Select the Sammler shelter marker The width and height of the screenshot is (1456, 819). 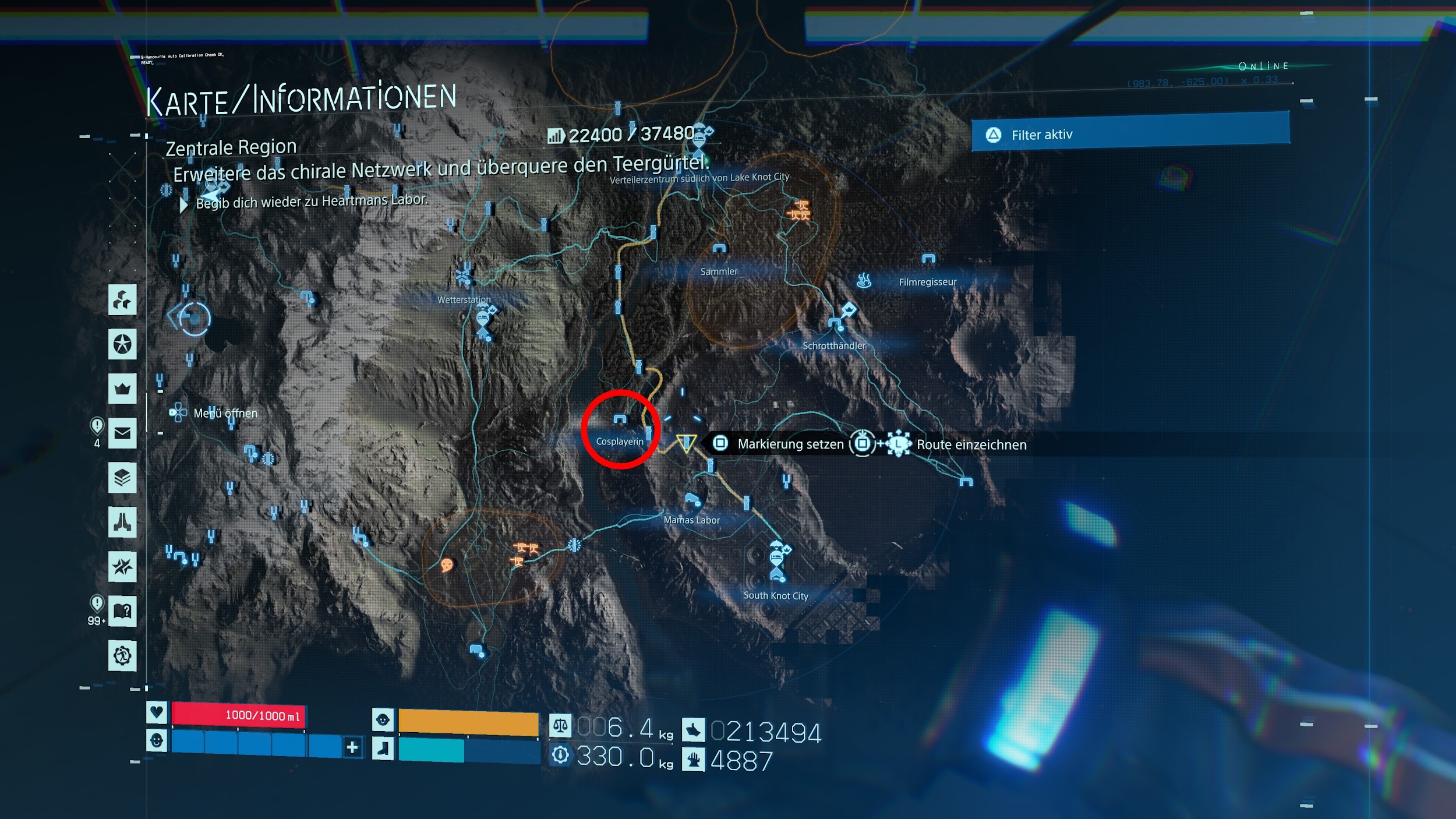719,249
